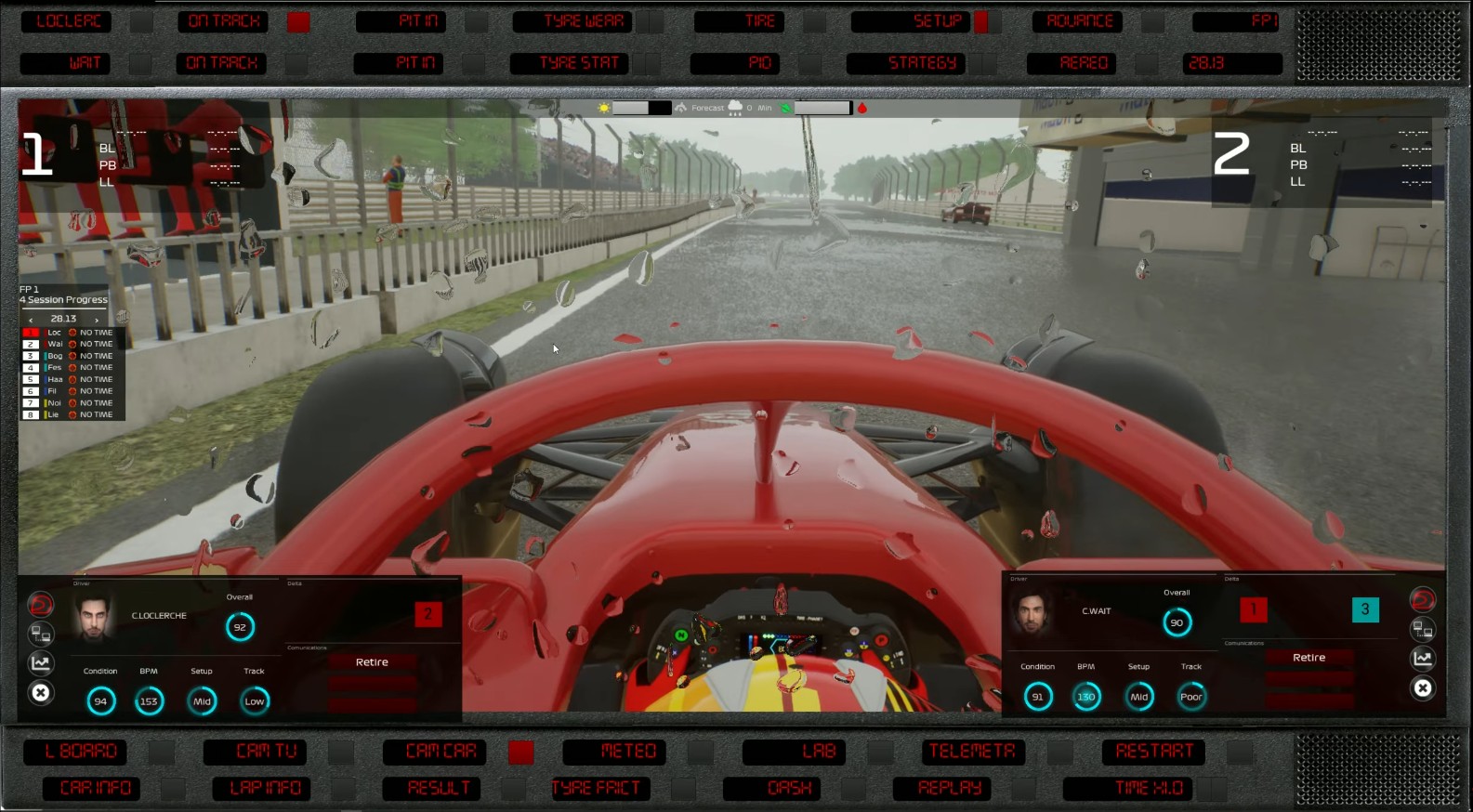The image size is (1473, 812).
Task: Open the TYRE WEAR panel
Action: (583, 21)
